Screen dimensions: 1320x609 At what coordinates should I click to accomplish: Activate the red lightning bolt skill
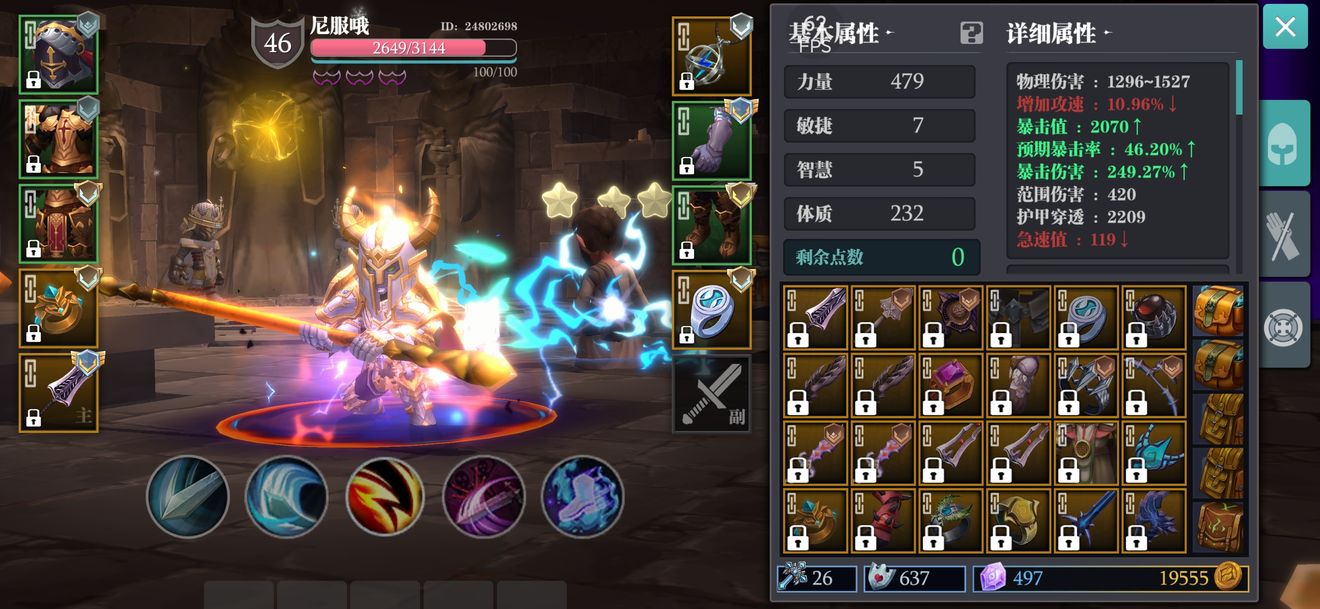pyautogui.click(x=385, y=497)
